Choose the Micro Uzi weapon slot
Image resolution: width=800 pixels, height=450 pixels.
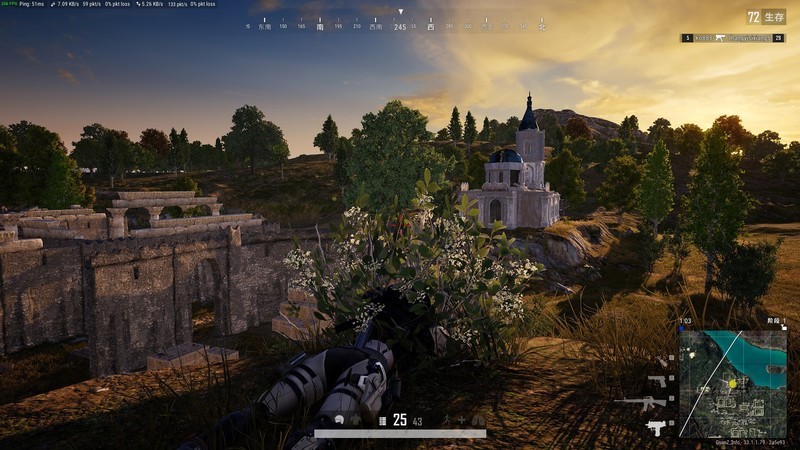click(656, 426)
